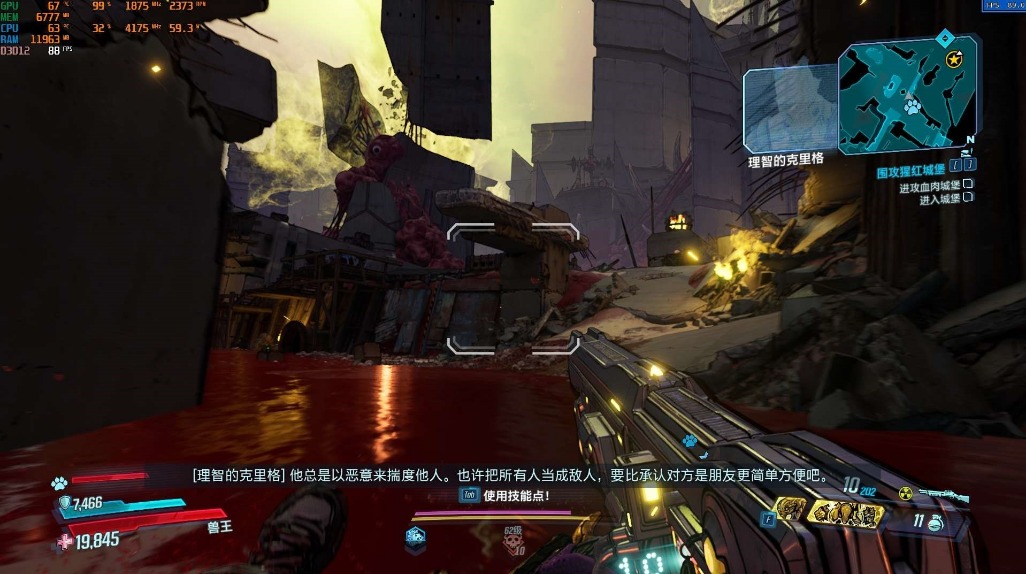This screenshot has height=574, width=1026.
Task: Click the yellow star quest marker on minimap
Action: pyautogui.click(x=953, y=60)
